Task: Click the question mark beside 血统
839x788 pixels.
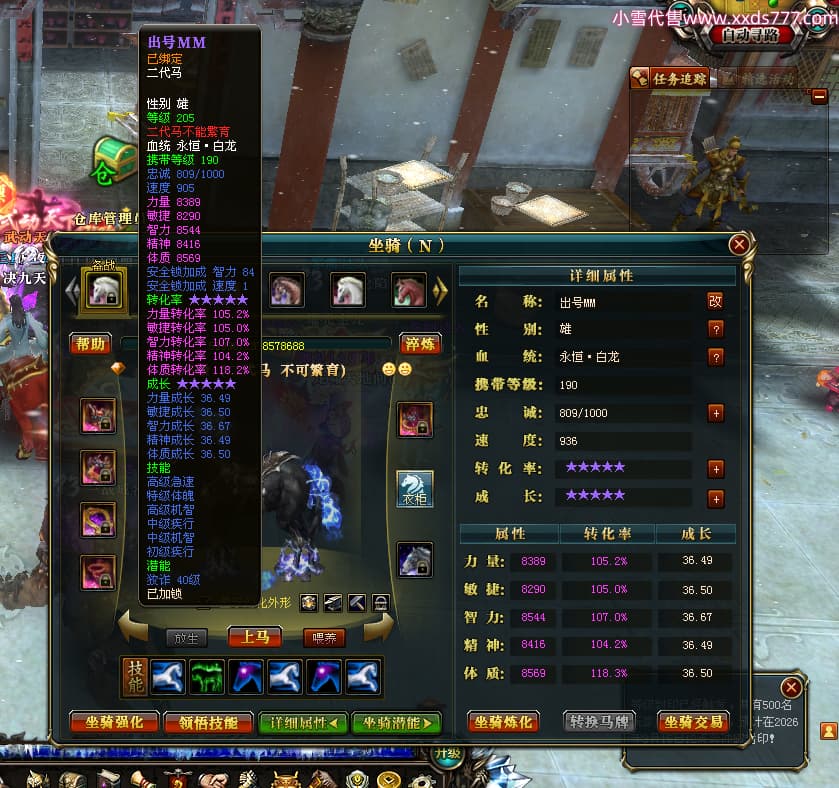Action: pos(716,357)
